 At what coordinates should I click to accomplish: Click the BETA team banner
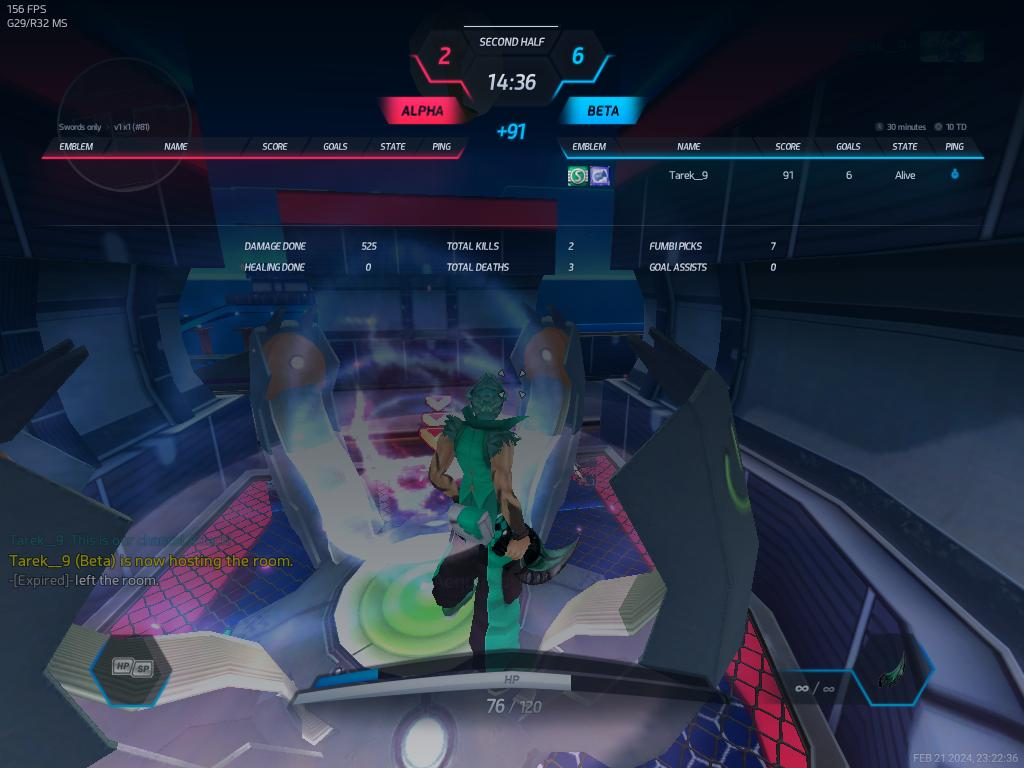point(602,111)
